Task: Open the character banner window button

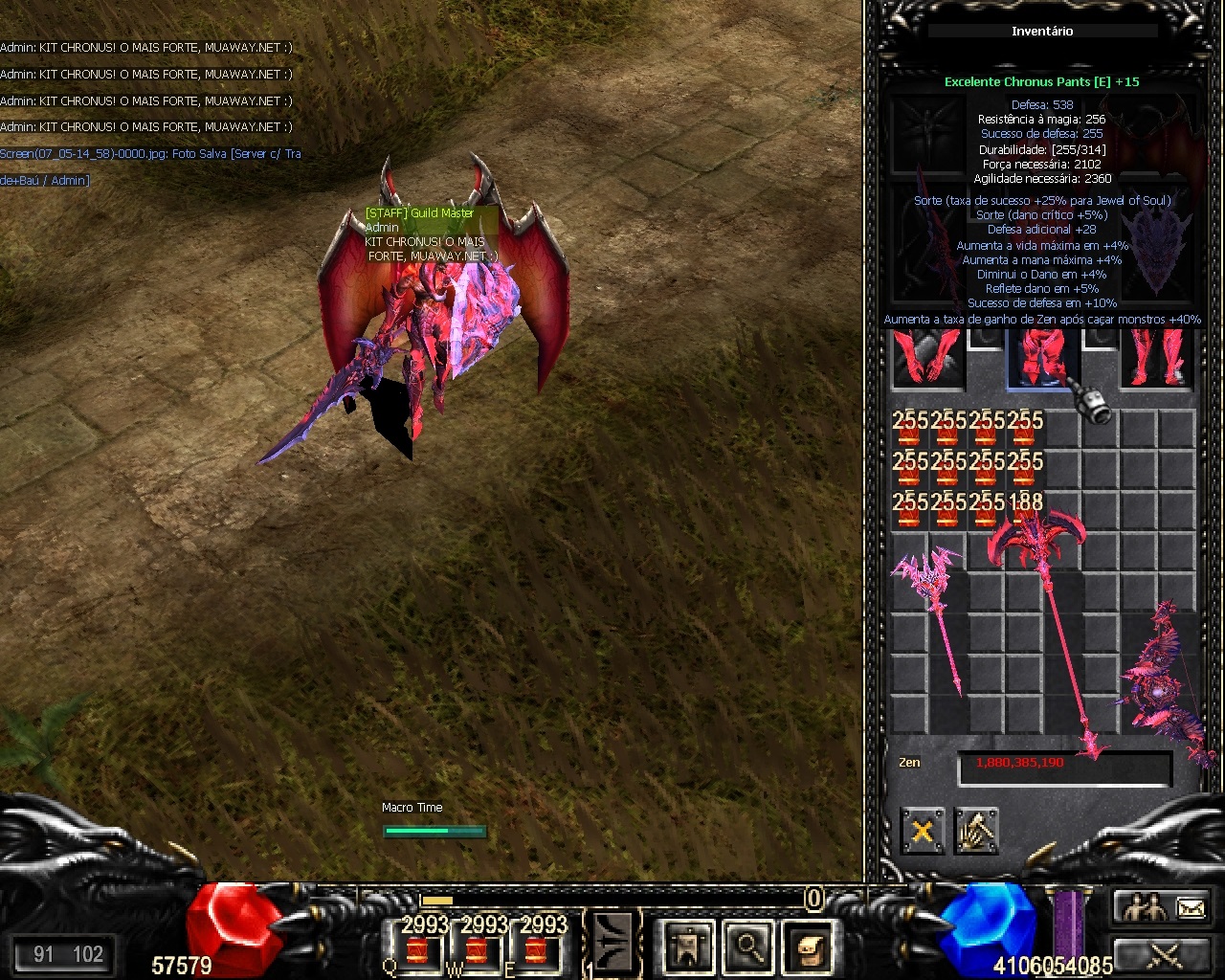Action: tap(688, 947)
